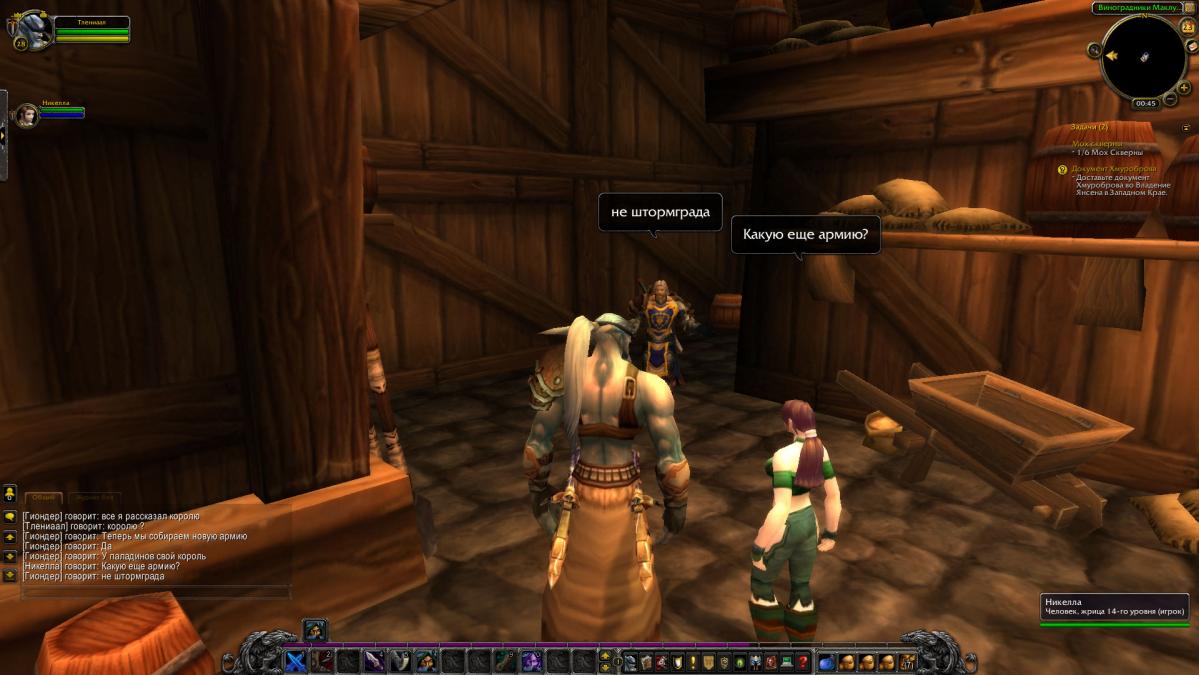Expand the raid panel arrow tab

click(3, 135)
